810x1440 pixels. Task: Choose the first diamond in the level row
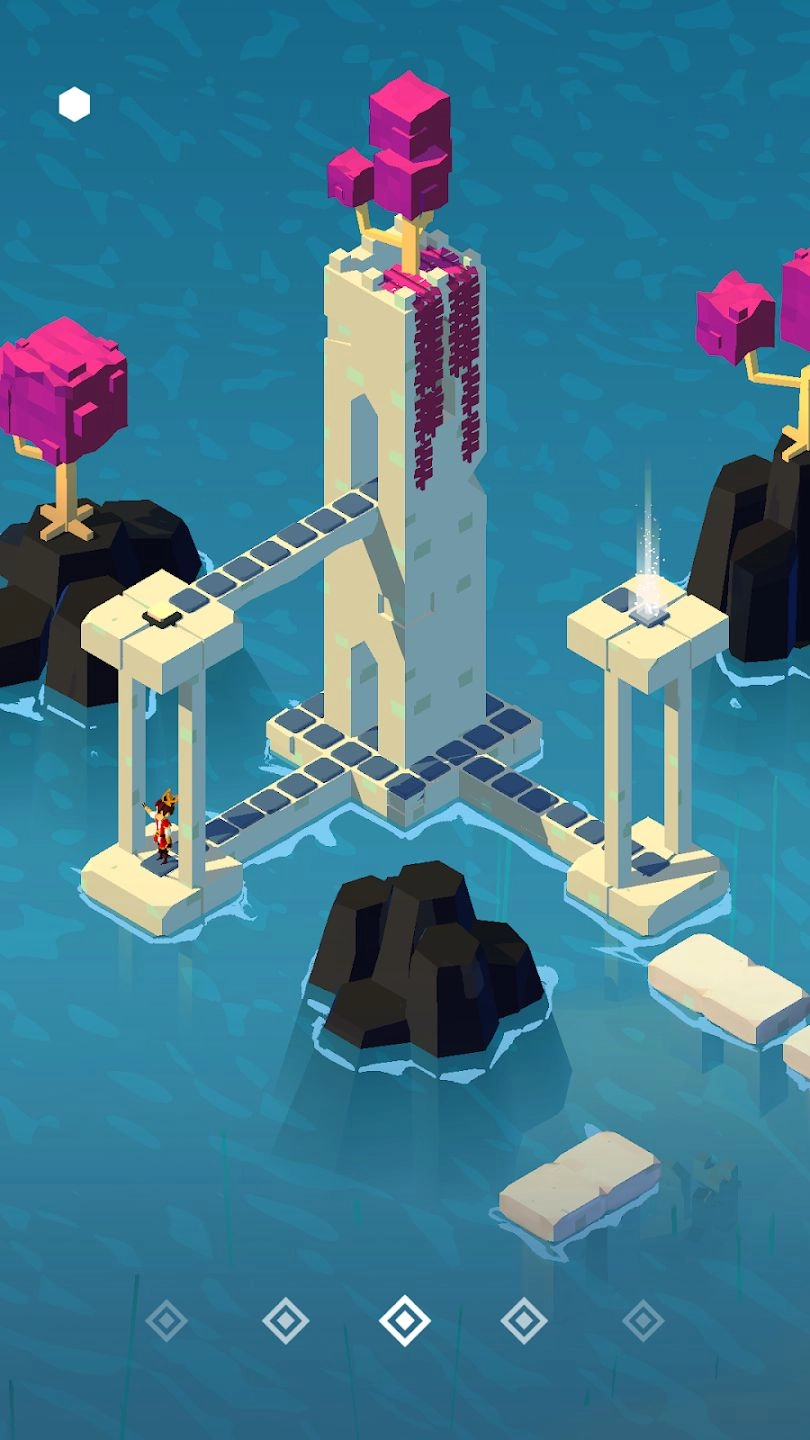166,1320
